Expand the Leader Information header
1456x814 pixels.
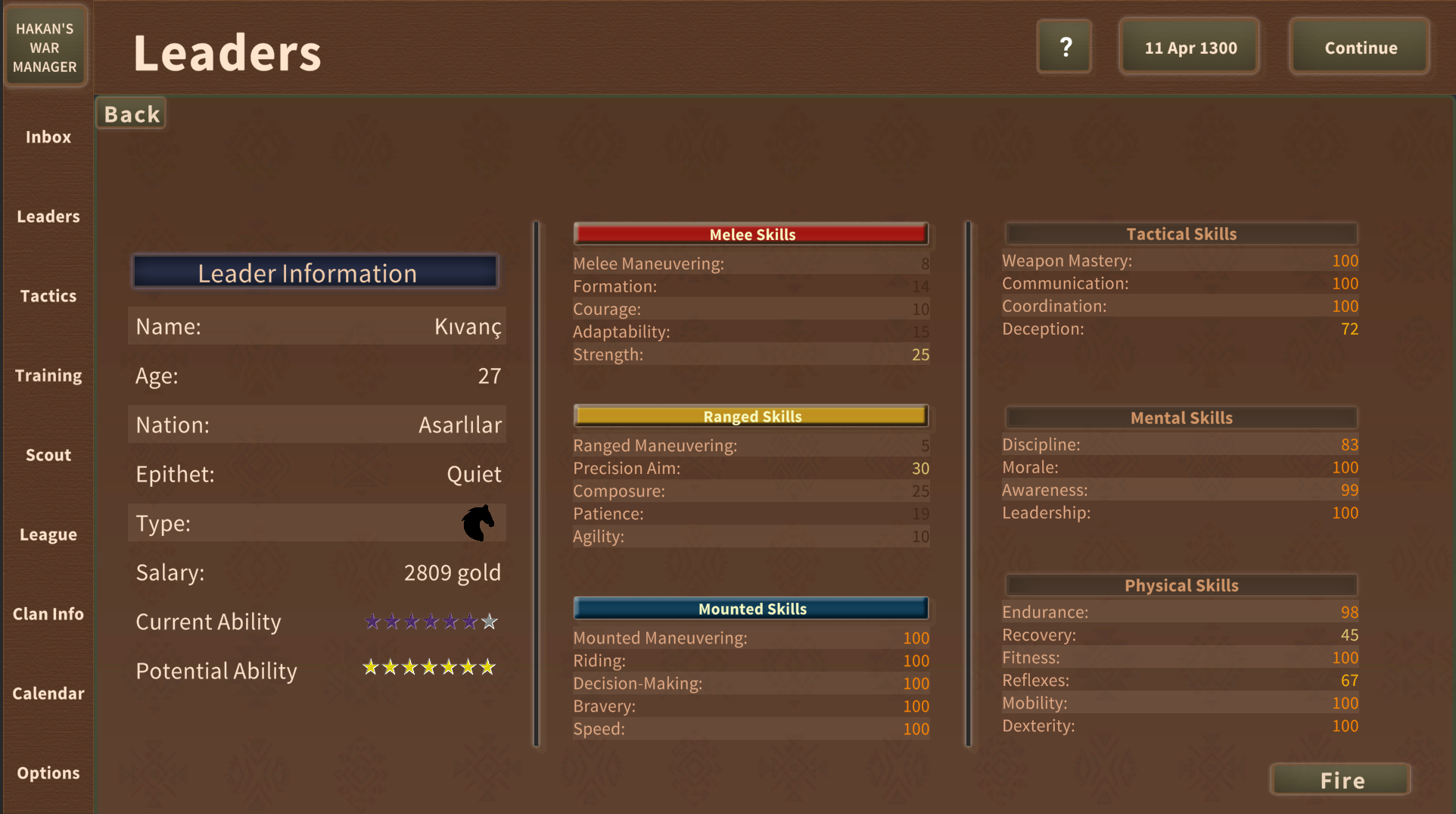tap(315, 273)
